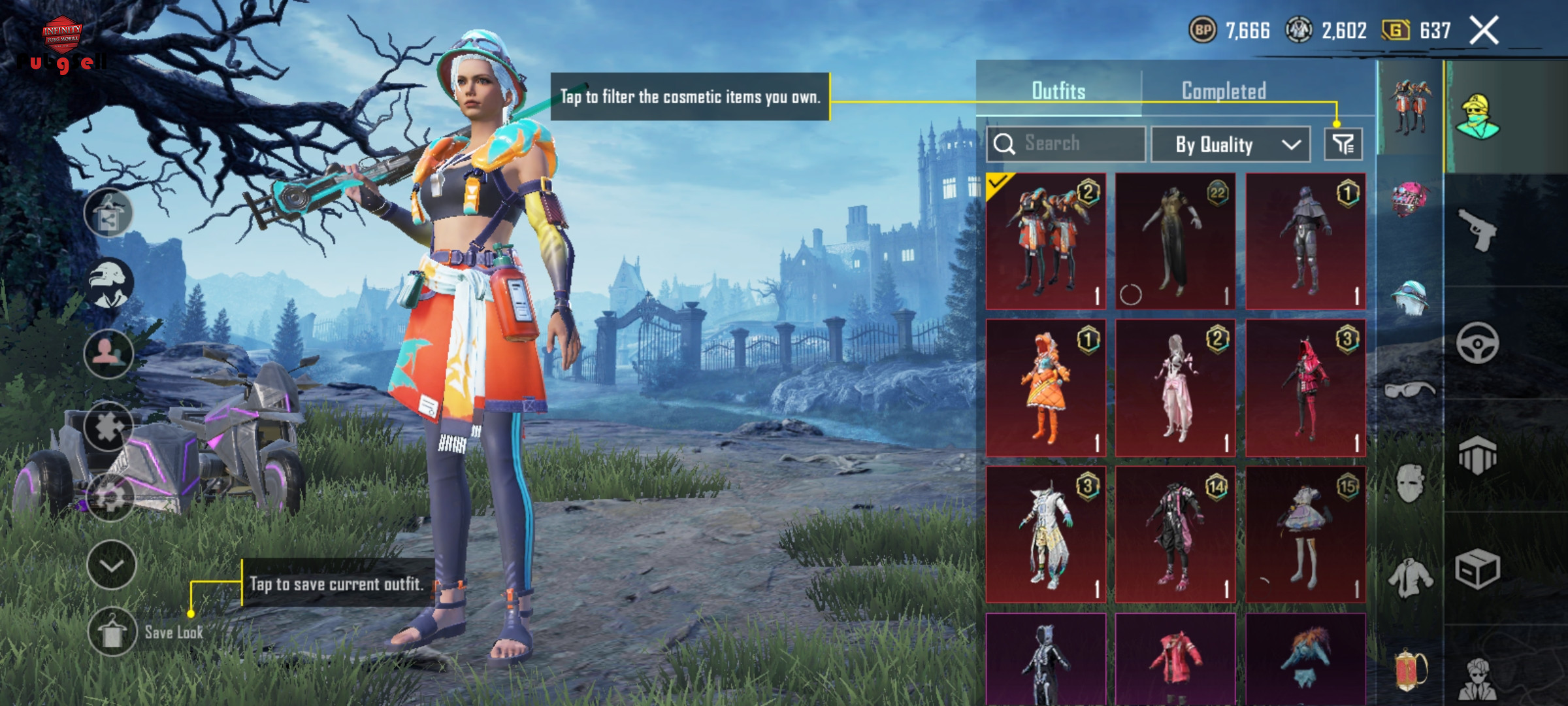Select the white robed outfit with badge 3
Image resolution: width=1568 pixels, height=706 pixels.
point(1045,534)
